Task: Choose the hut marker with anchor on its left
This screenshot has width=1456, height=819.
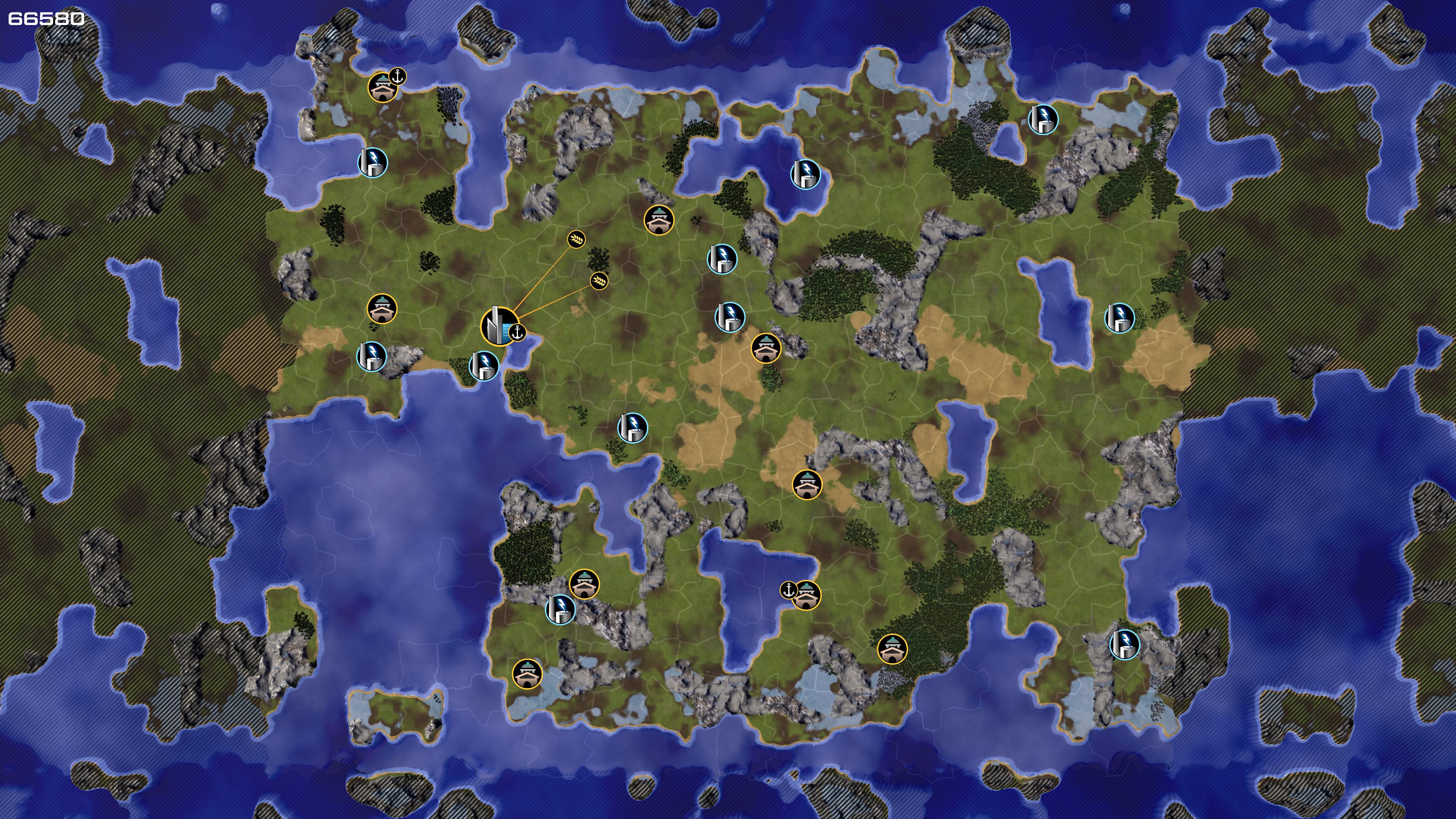Action: 806,595
